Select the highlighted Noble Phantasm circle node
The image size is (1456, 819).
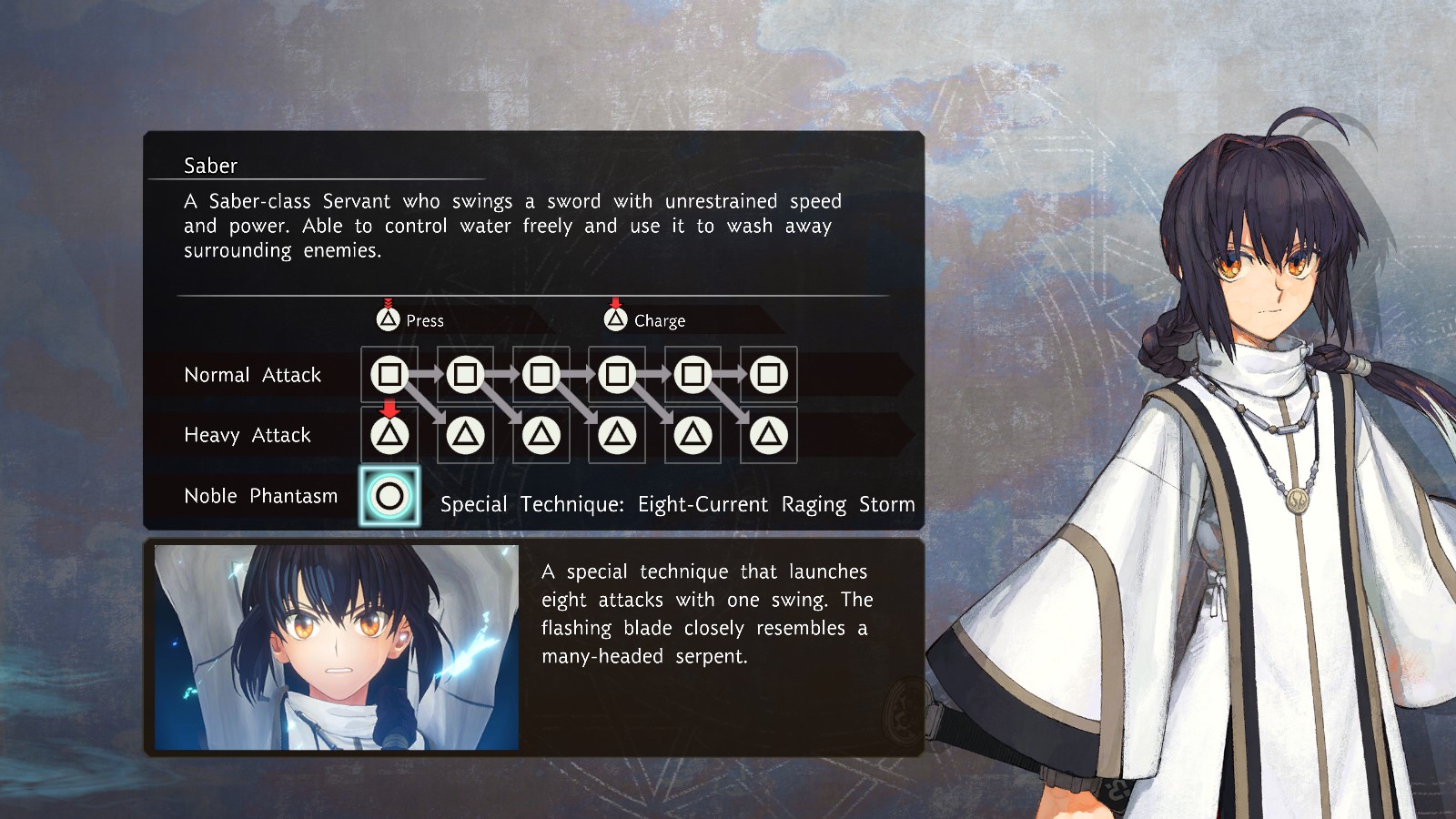(389, 496)
